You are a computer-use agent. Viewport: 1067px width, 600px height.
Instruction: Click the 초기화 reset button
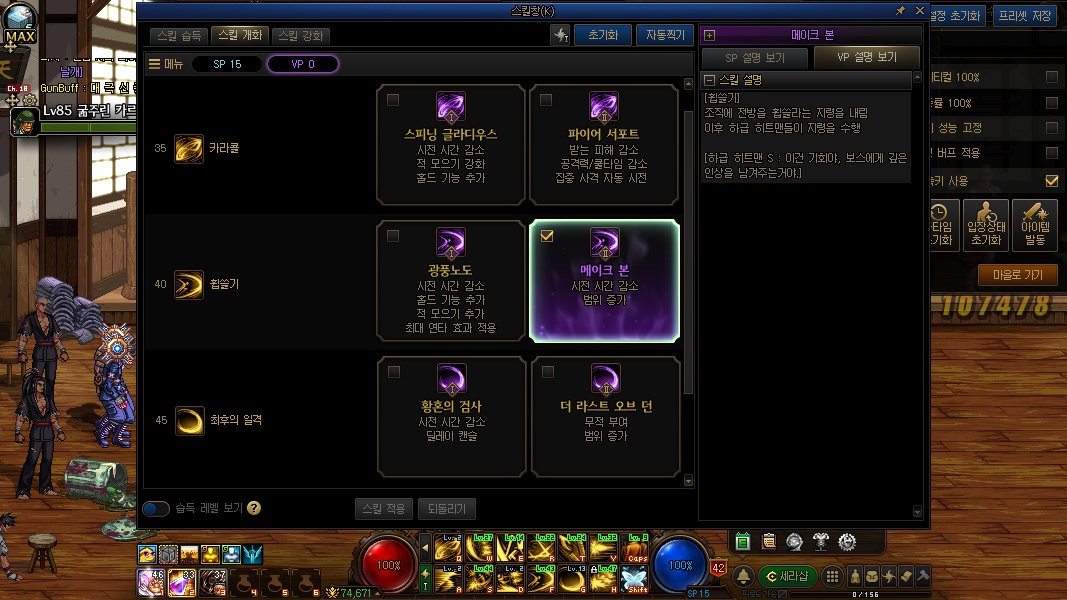pyautogui.click(x=602, y=35)
